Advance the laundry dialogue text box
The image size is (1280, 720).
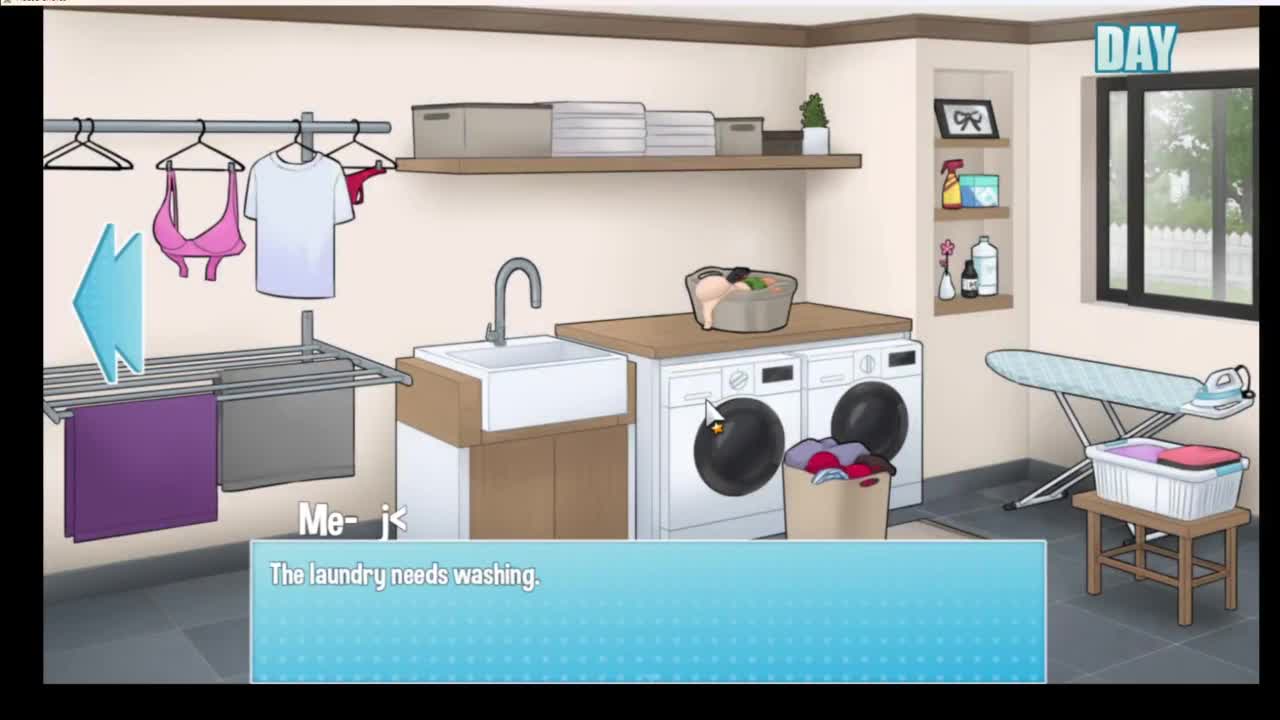pos(648,611)
